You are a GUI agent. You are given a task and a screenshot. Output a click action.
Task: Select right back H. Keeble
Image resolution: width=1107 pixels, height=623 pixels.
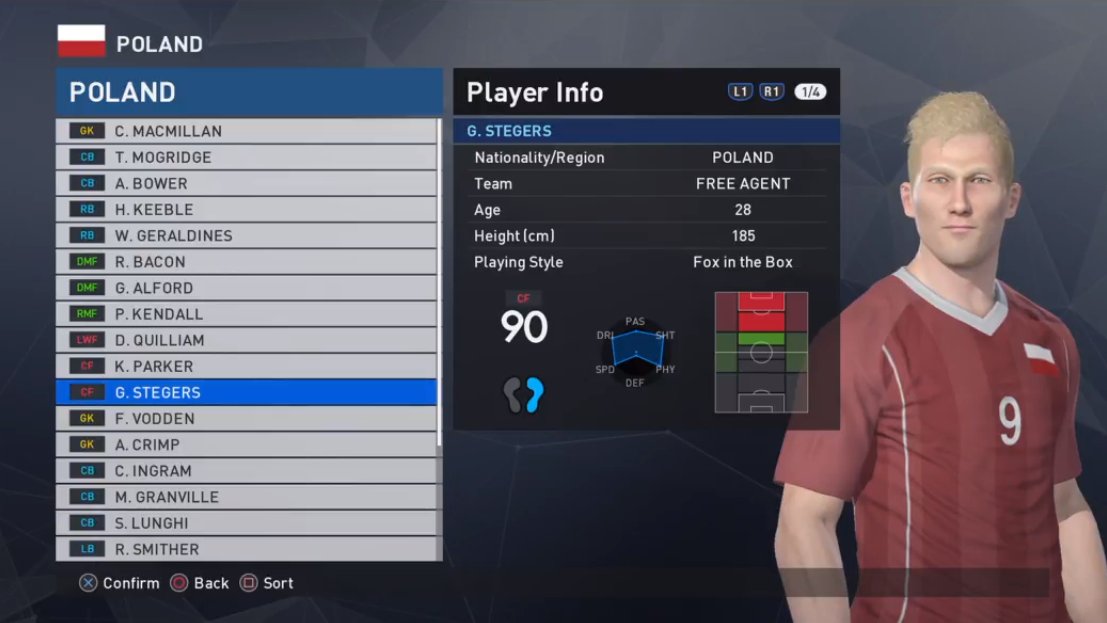246,209
